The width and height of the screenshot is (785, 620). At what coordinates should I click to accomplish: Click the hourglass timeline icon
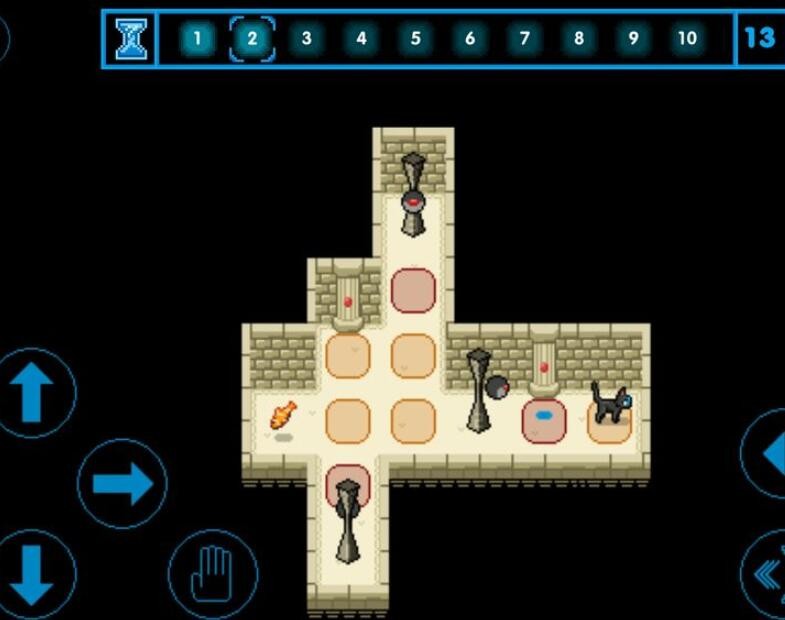[131, 39]
